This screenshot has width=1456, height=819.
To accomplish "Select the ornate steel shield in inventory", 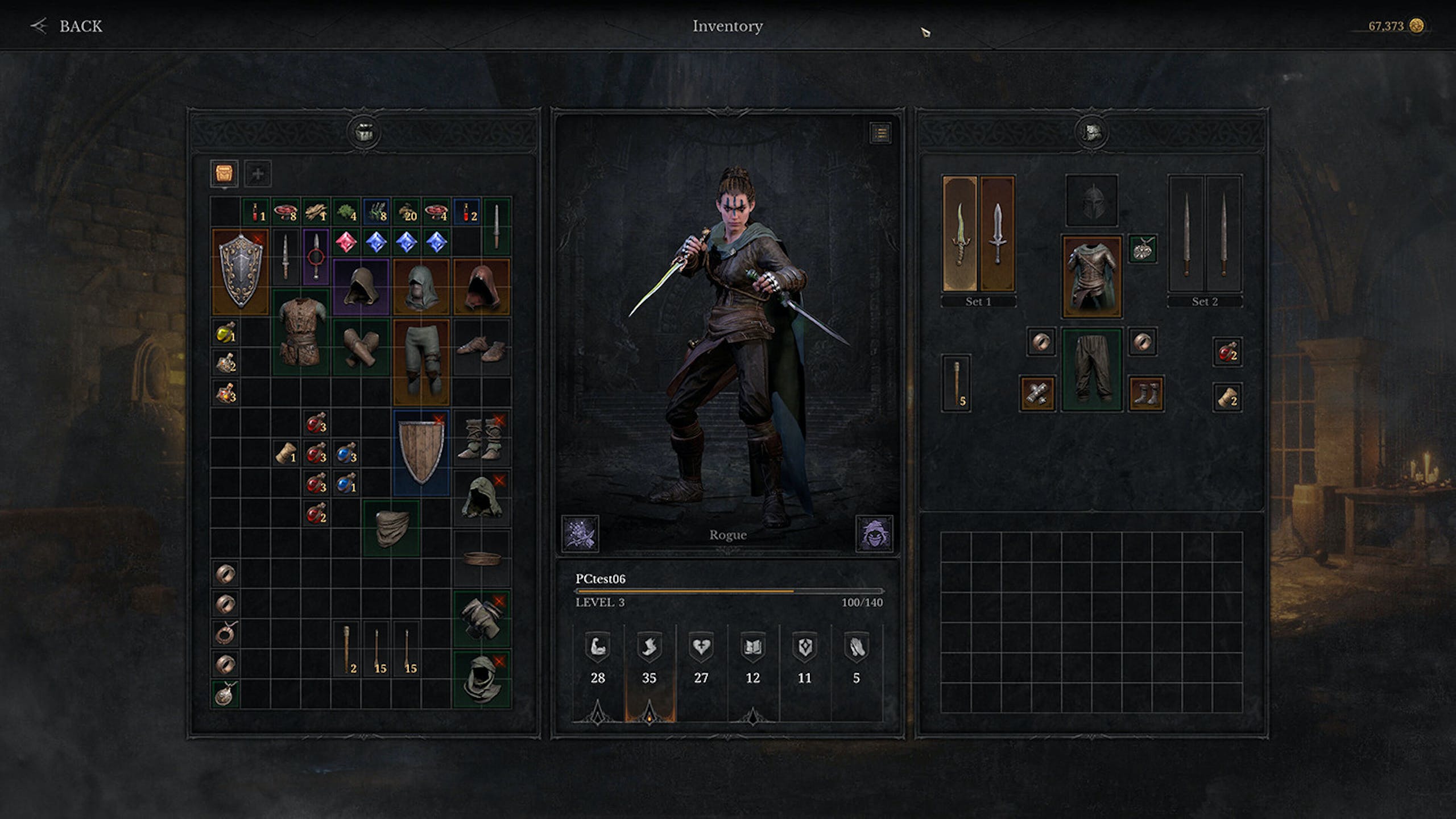I will pos(240,271).
